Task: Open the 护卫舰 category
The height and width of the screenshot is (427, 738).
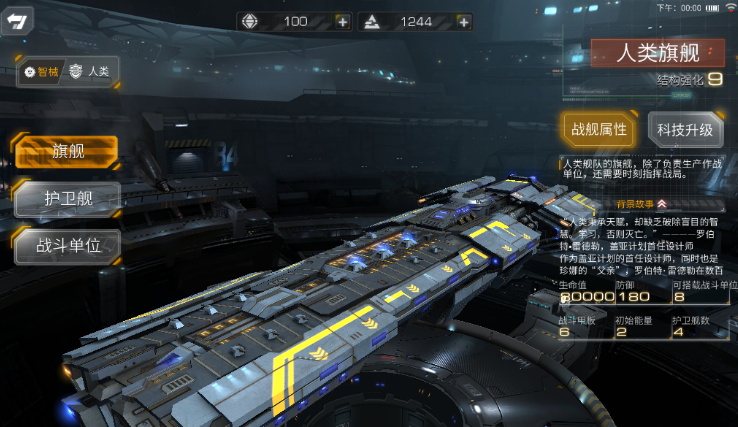Action: pyautogui.click(x=67, y=198)
